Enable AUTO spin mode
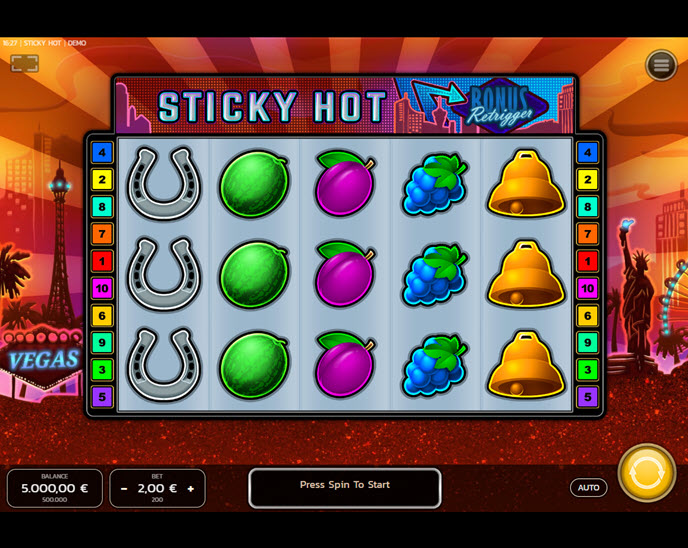The image size is (688, 548). click(588, 488)
